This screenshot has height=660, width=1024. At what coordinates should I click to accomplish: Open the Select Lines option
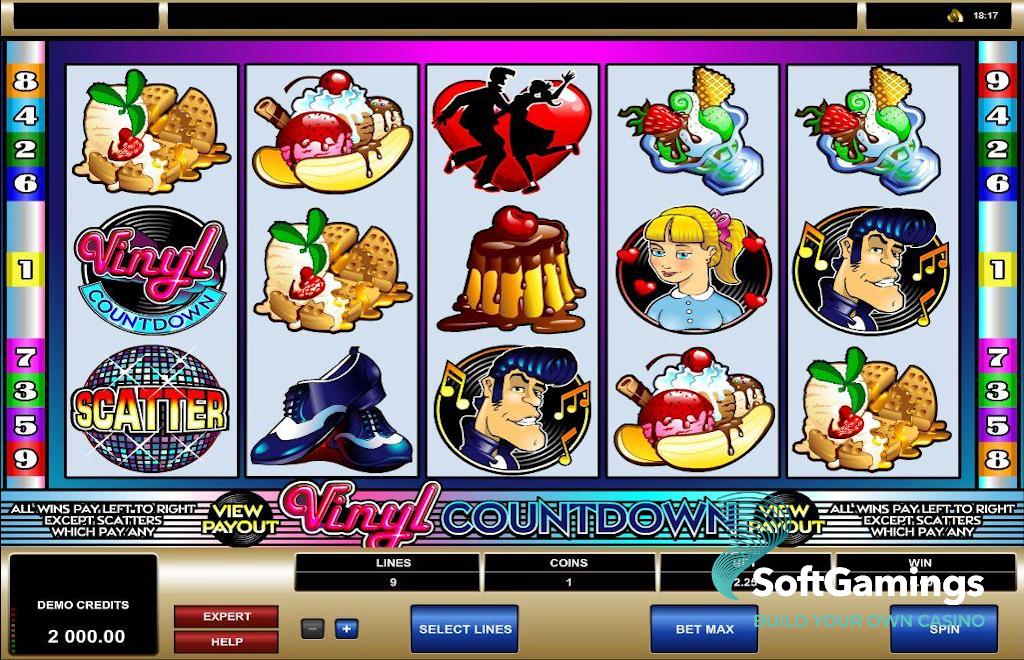(464, 629)
